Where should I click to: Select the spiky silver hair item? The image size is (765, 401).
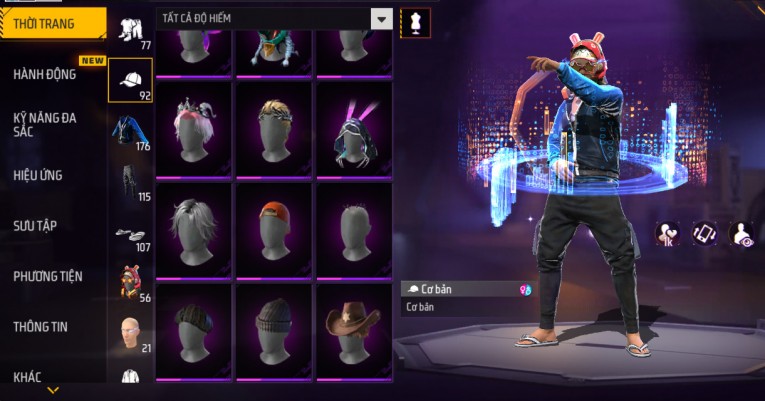194,224
